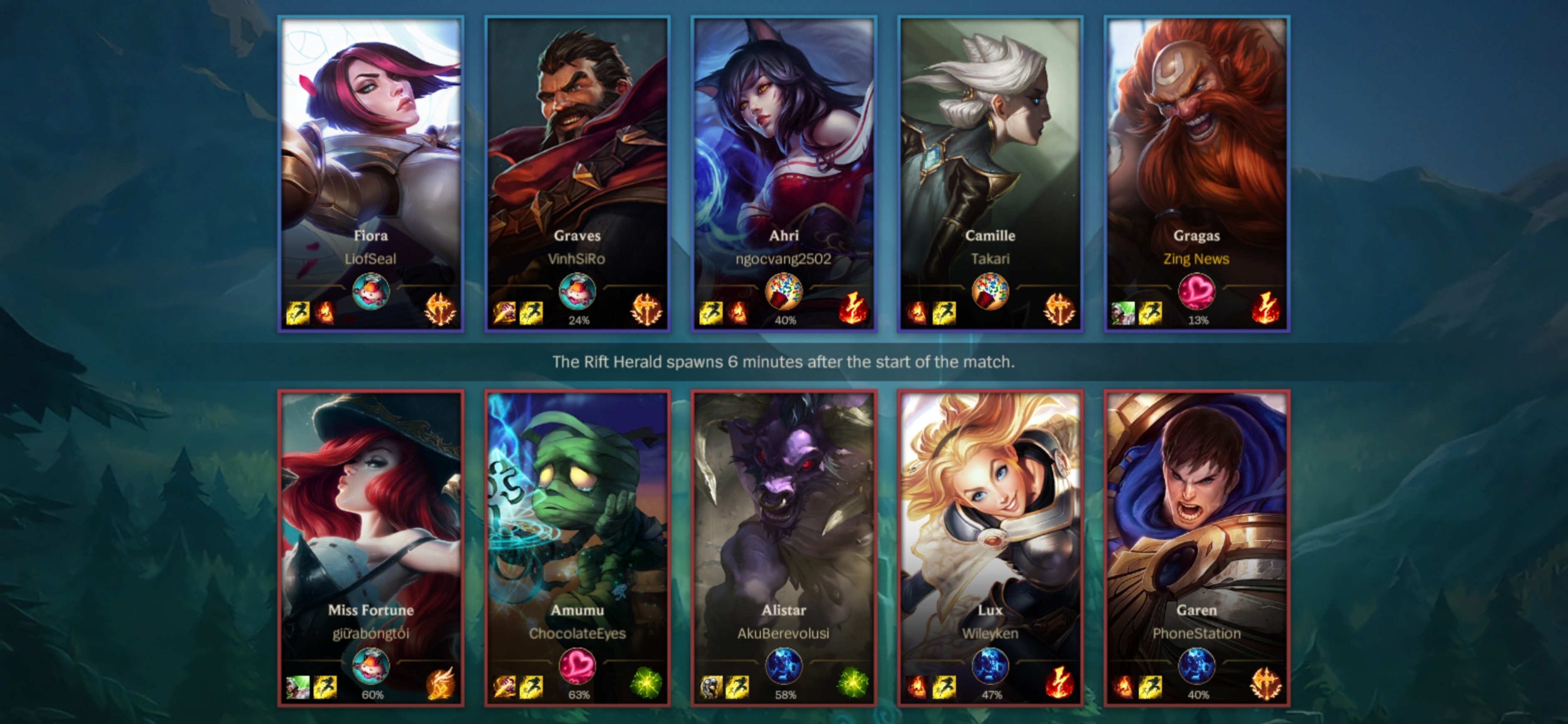Click Amumu's green keystone rune icon
Image resolution: width=1568 pixels, height=724 pixels.
pos(646,683)
